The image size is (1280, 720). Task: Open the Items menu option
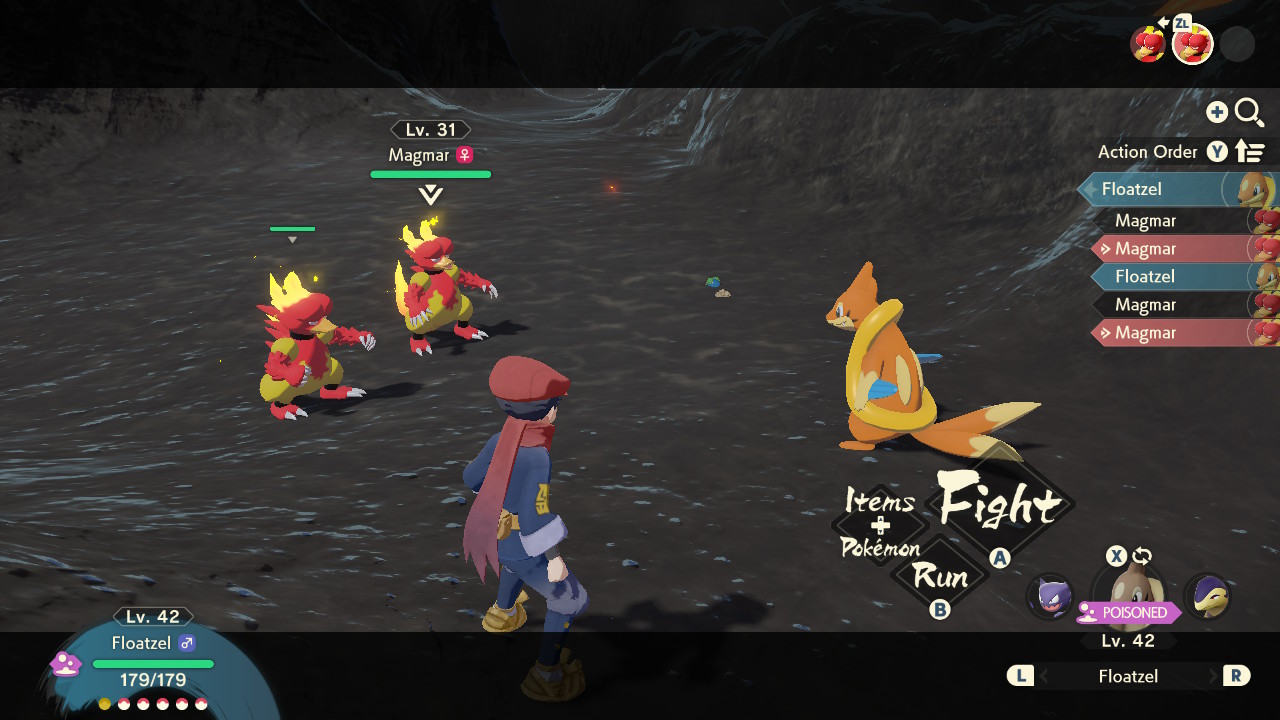pyautogui.click(x=880, y=500)
